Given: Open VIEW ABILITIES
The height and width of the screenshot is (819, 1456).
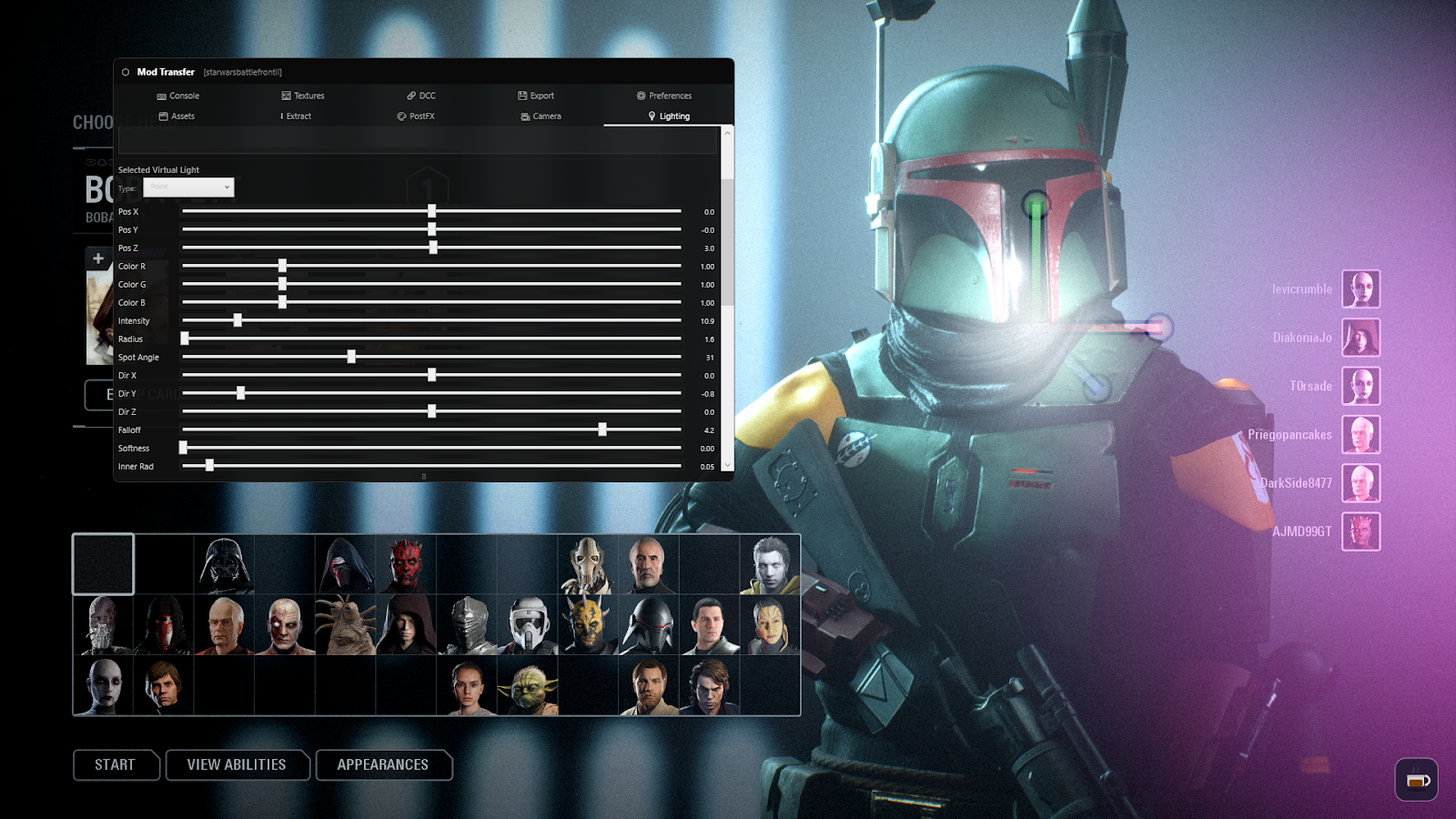Looking at the screenshot, I should (237, 765).
